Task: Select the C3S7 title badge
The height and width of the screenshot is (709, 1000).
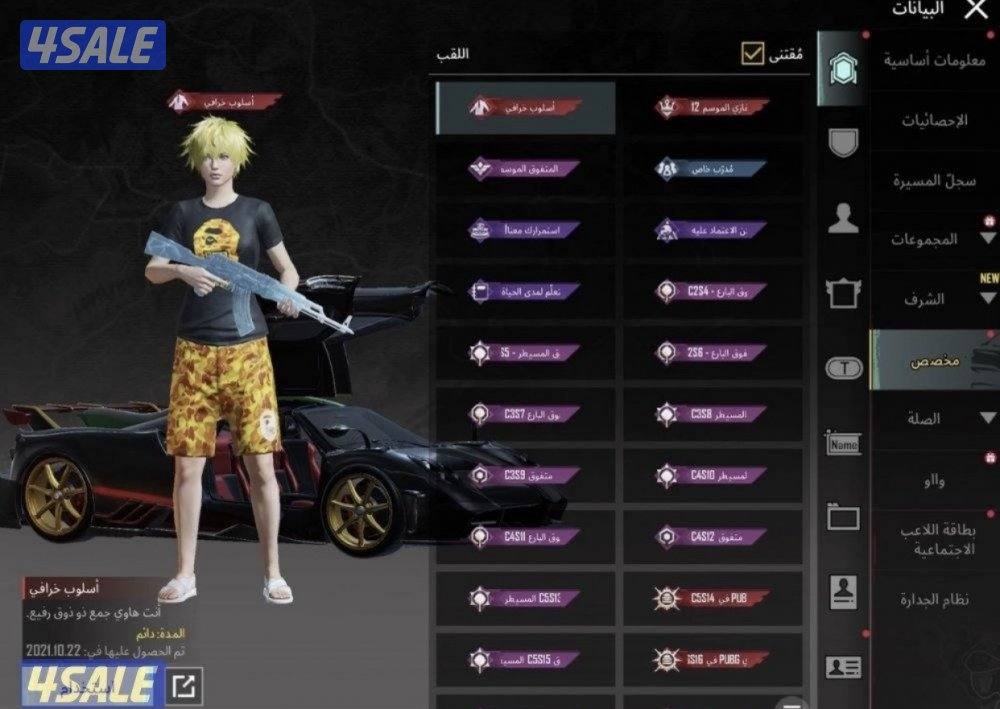Action: point(525,414)
